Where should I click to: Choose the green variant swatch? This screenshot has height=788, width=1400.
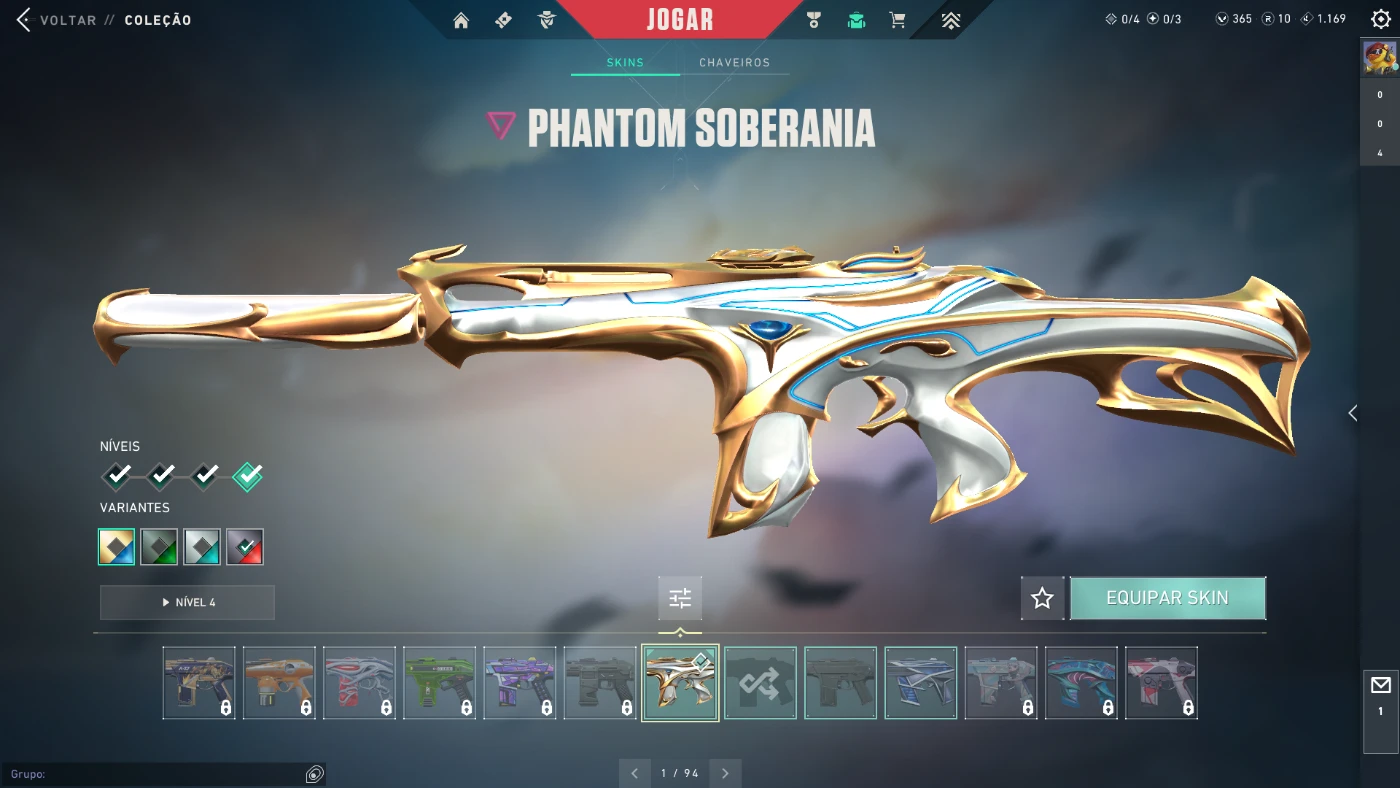pyautogui.click(x=159, y=547)
